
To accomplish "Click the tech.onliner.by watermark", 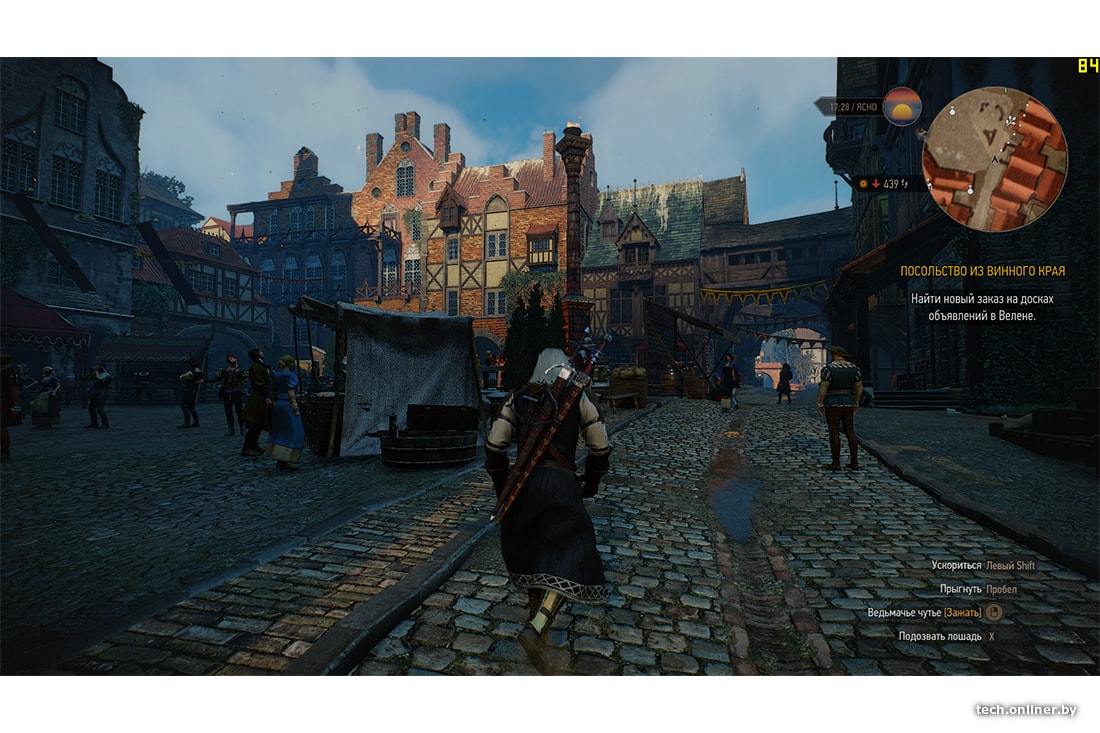I will tap(1026, 709).
